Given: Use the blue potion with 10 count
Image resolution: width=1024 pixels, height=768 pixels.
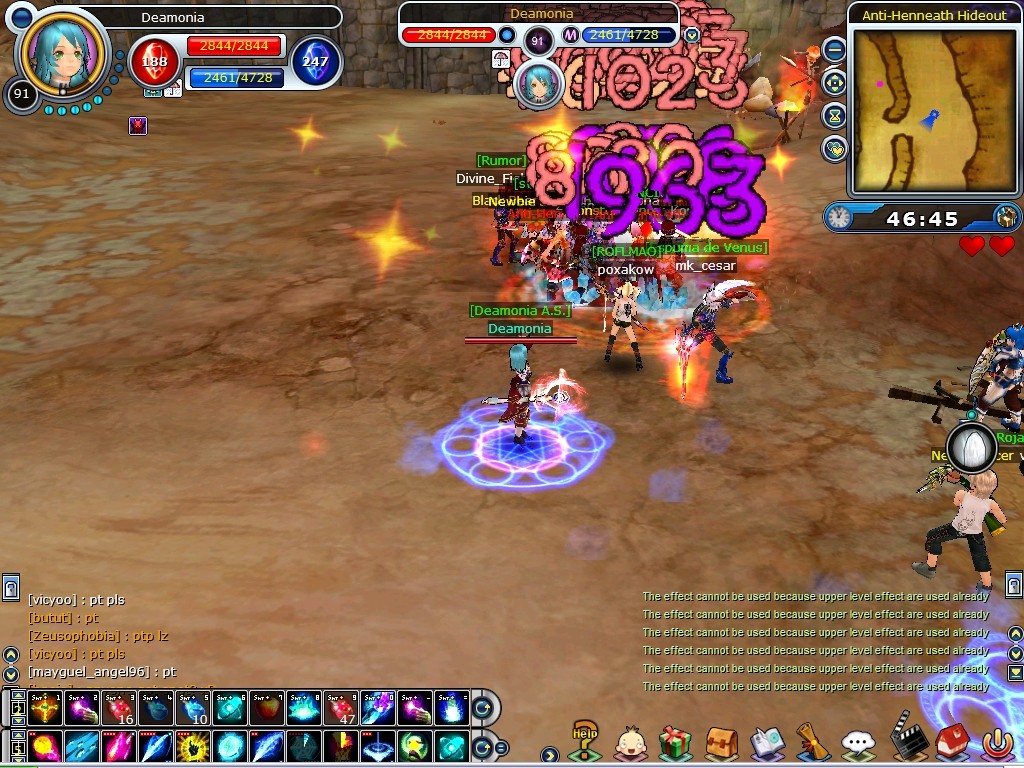Looking at the screenshot, I should click(193, 709).
